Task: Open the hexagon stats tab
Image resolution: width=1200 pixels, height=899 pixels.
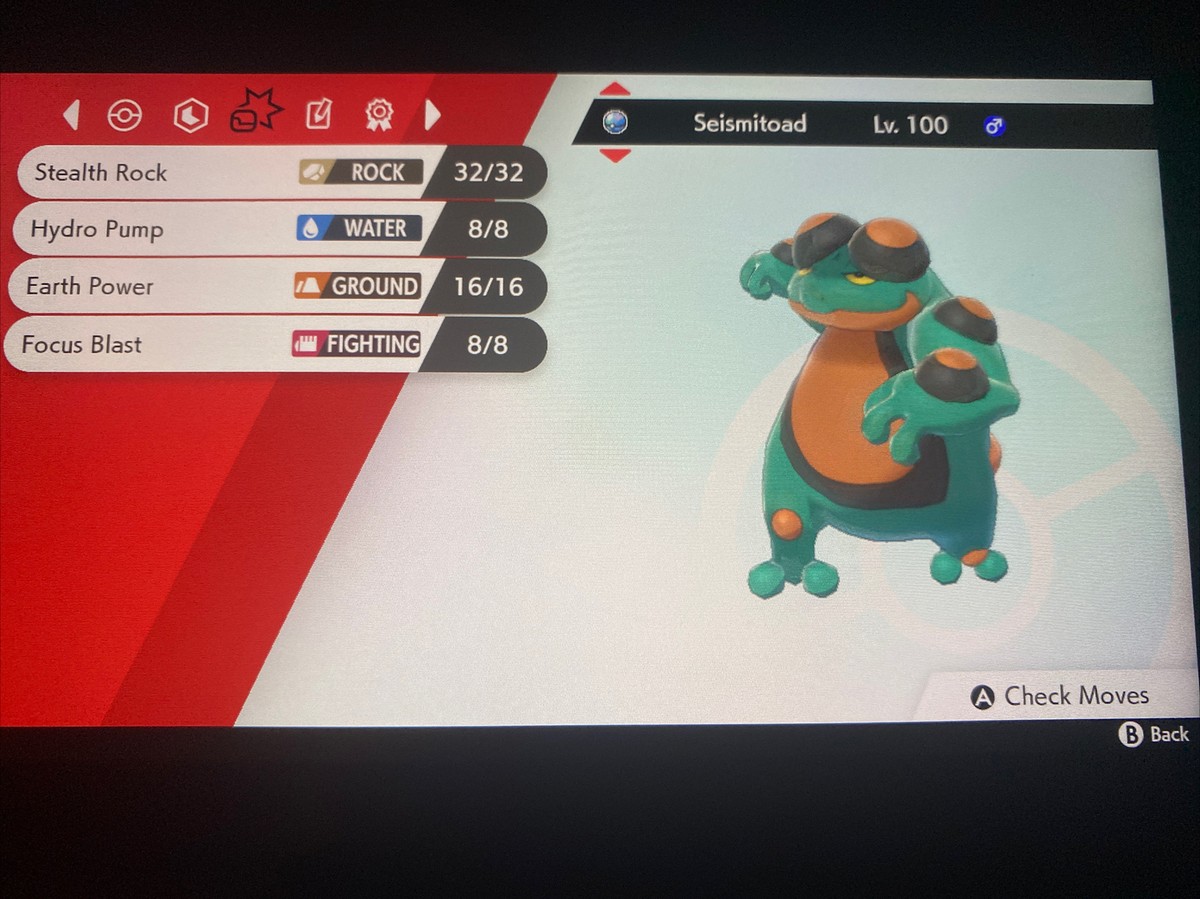Action: [x=190, y=116]
